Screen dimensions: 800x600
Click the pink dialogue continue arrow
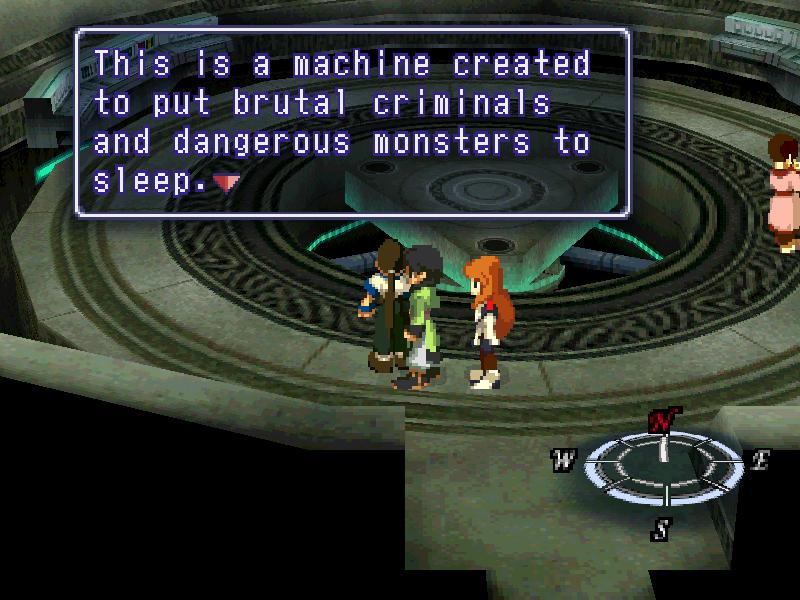[x=227, y=183]
